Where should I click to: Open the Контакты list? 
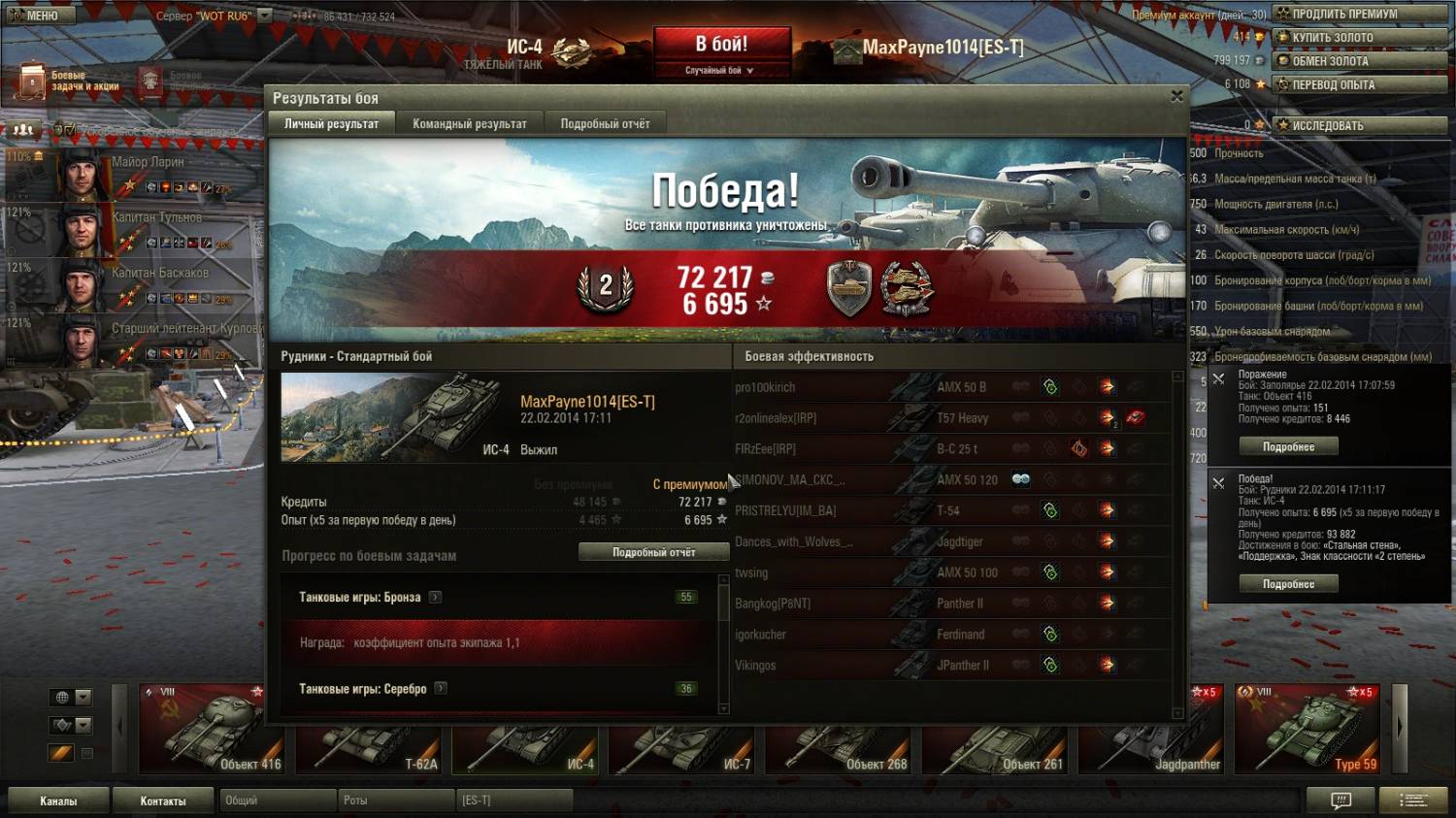(162, 801)
